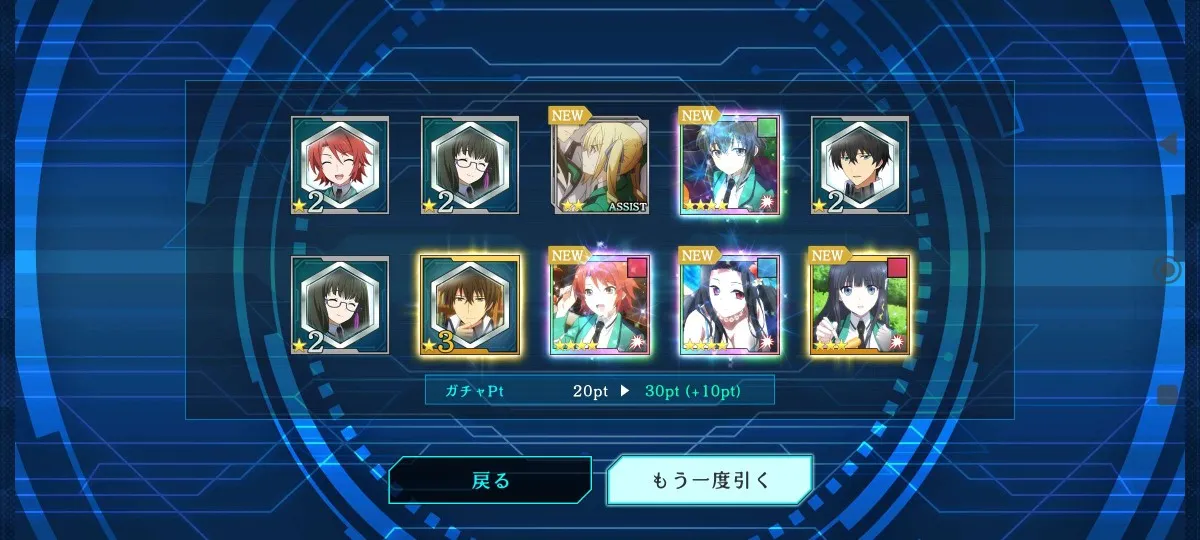Select the blonde ASSIST card

click(601, 166)
